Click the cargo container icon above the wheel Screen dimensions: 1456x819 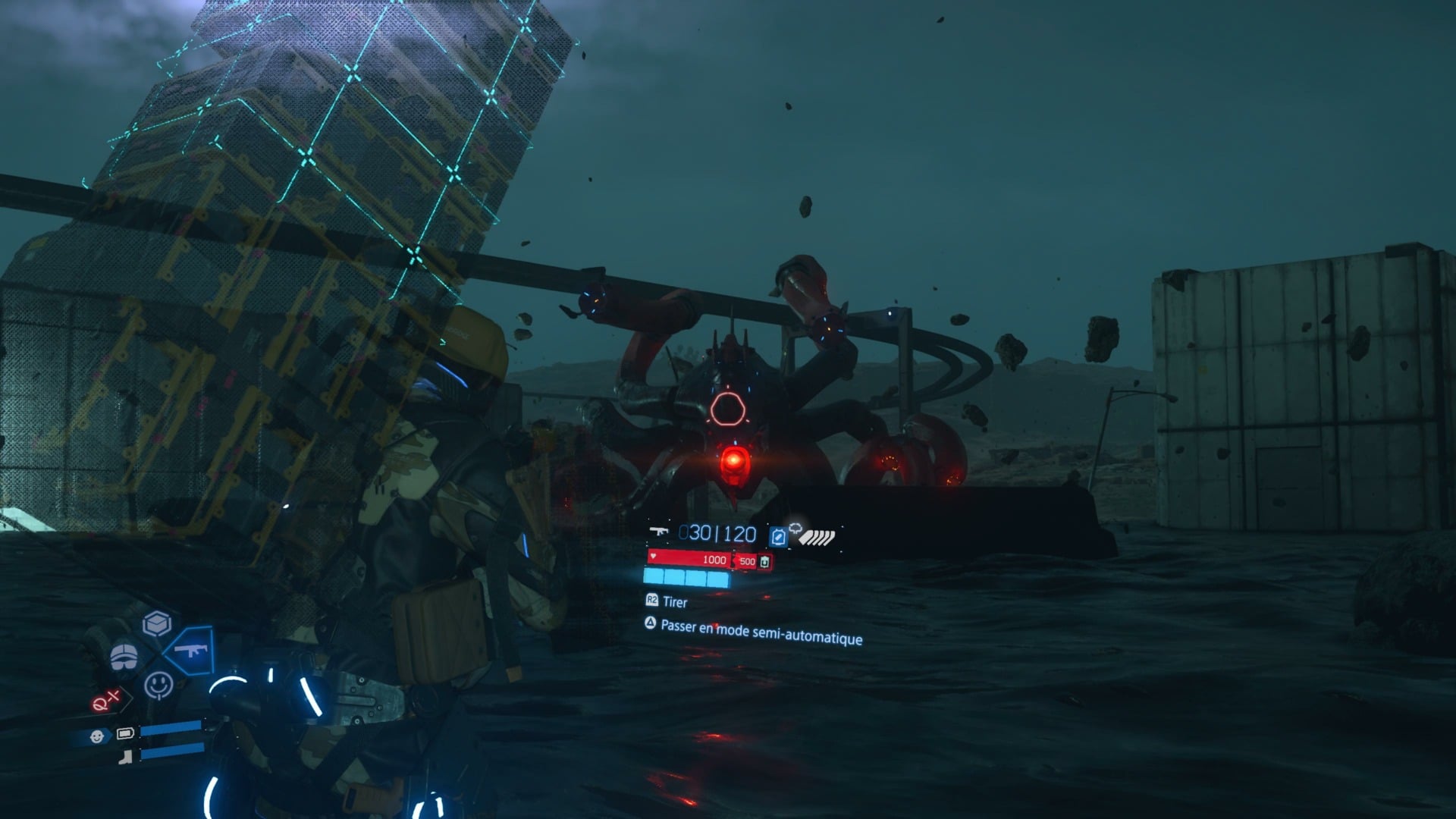click(x=155, y=623)
